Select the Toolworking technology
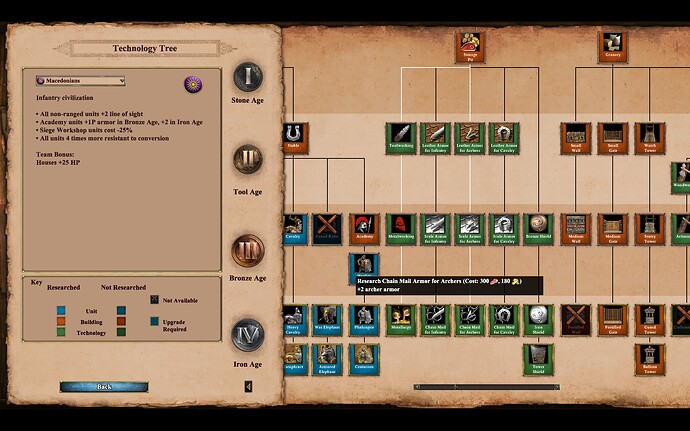Viewport: 690px width, 431px height. (x=401, y=137)
